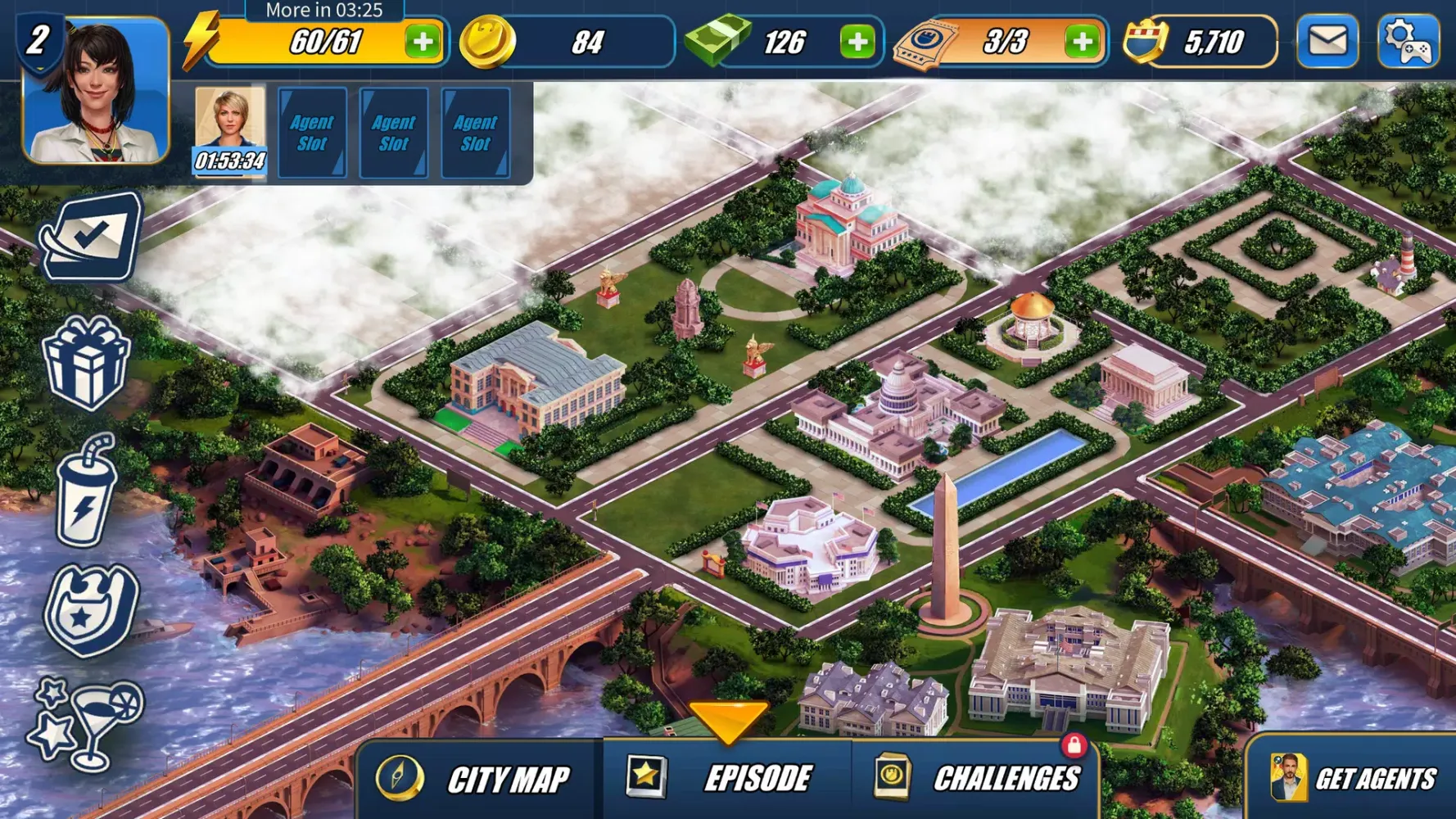Open the Episode tab

[735, 779]
